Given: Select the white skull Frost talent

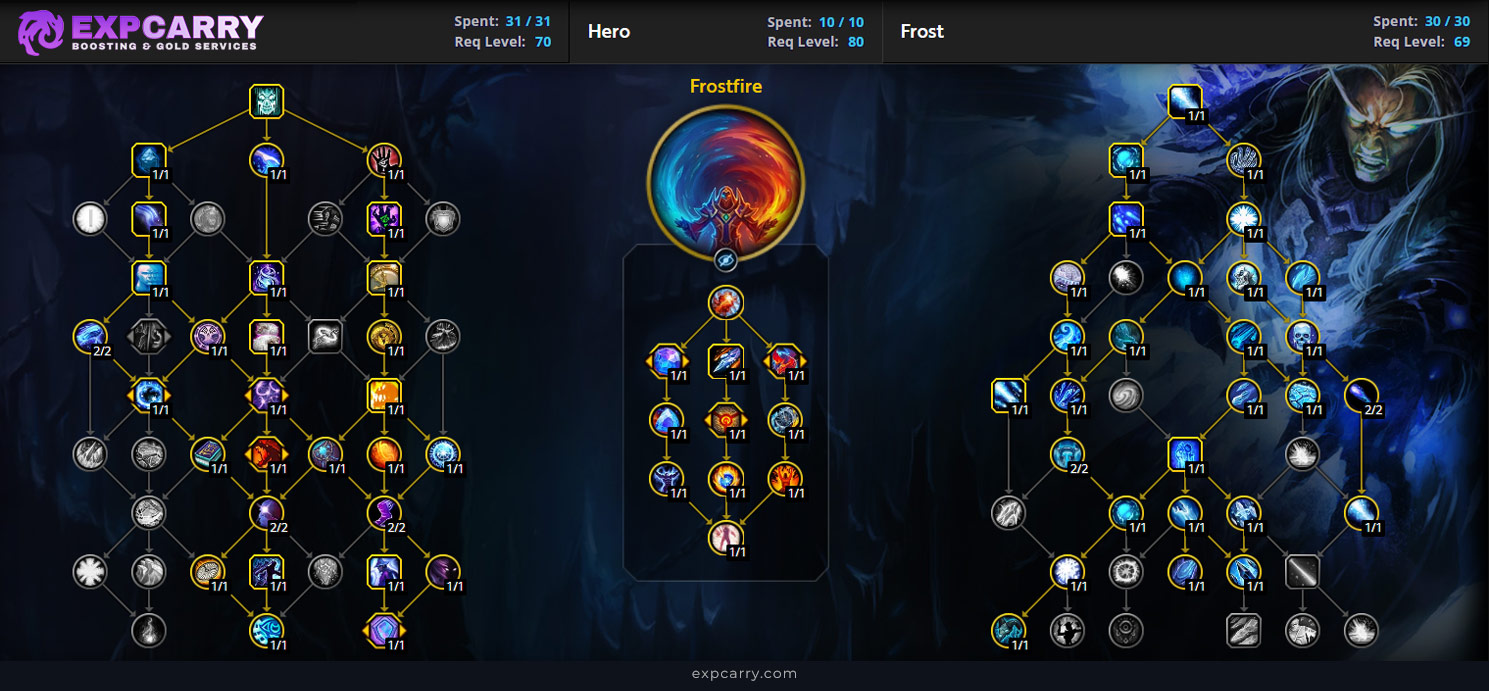Looking at the screenshot, I should 1302,336.
